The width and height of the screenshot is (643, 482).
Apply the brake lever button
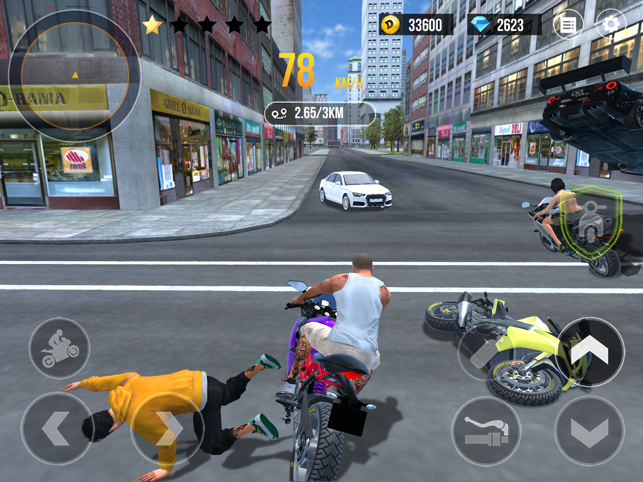486,431
